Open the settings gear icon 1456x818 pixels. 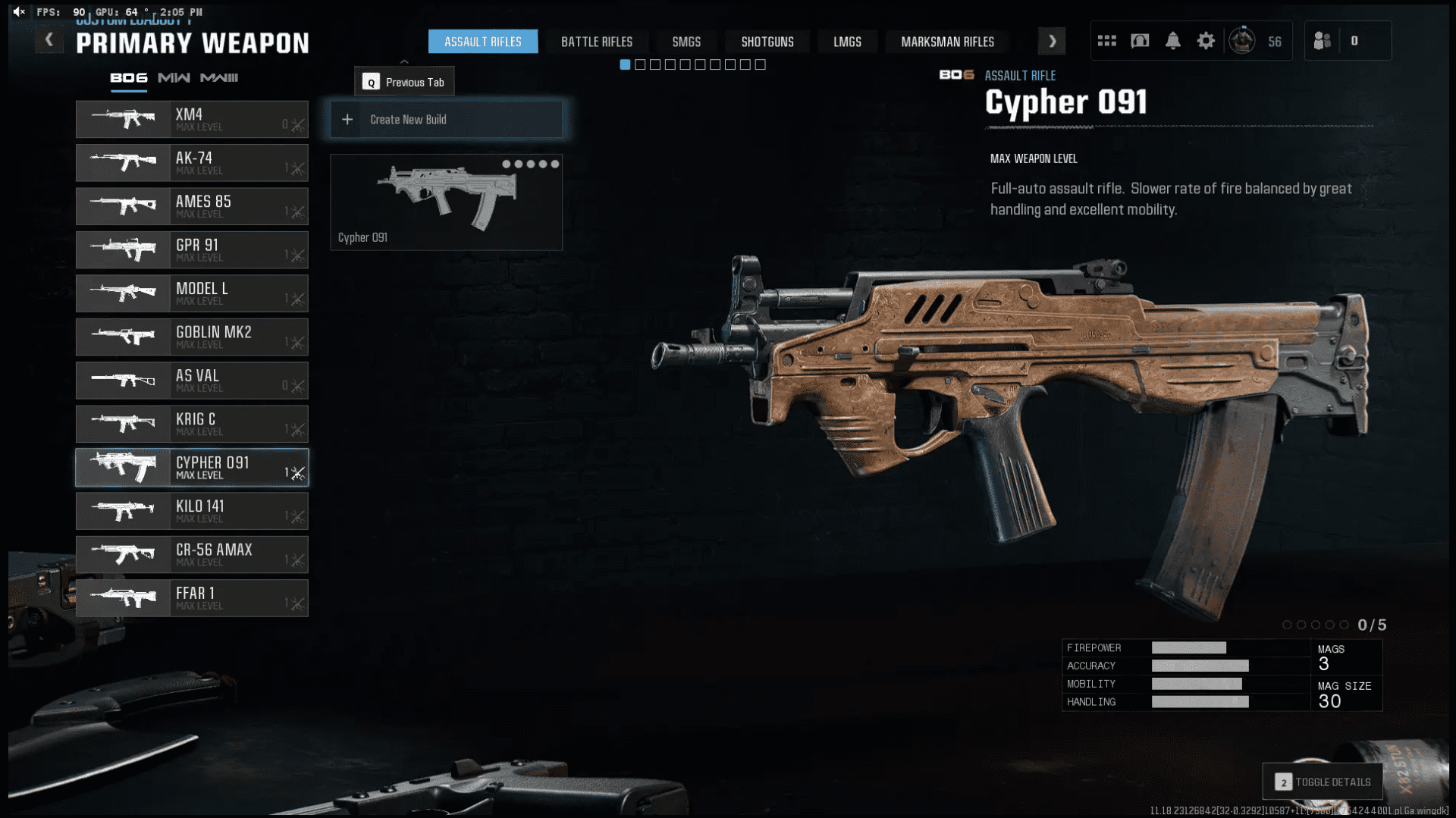(1206, 41)
